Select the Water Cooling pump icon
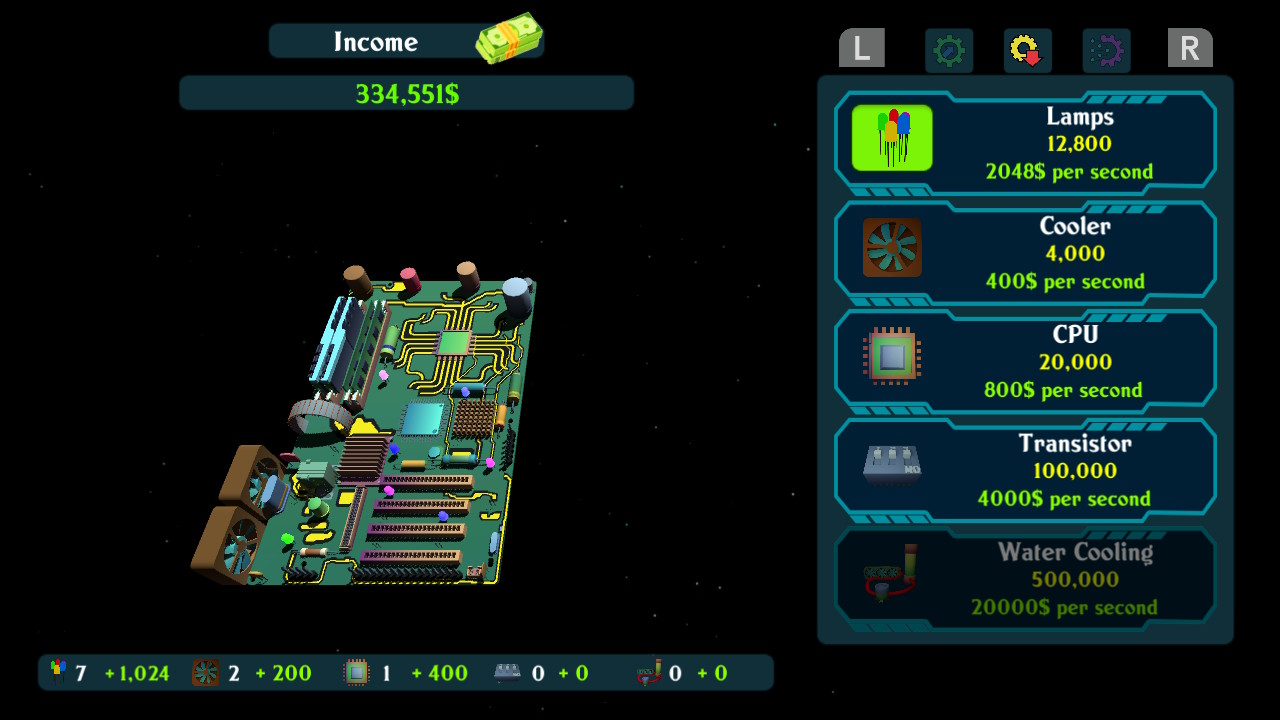The image size is (1280, 720). [890, 575]
